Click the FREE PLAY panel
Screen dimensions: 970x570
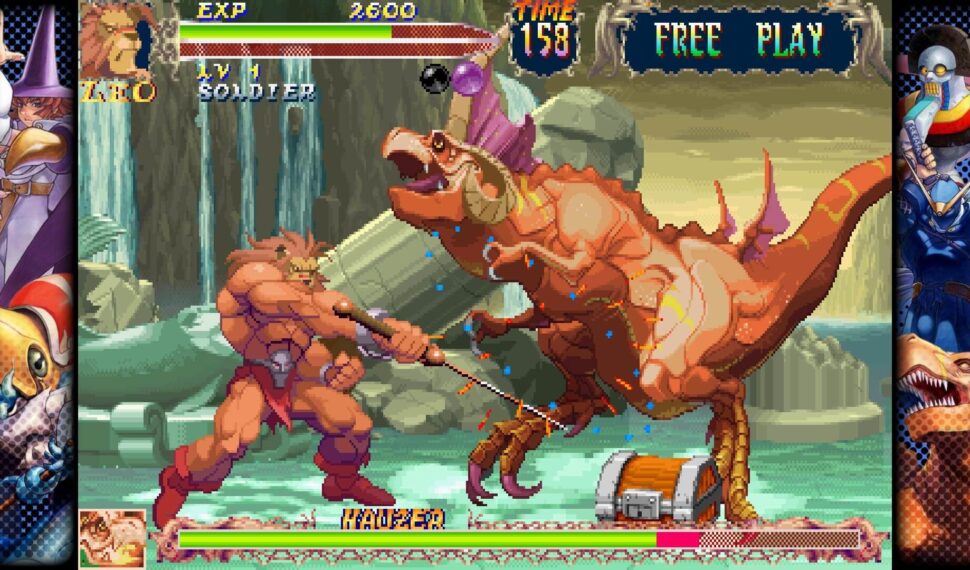click(x=738, y=41)
